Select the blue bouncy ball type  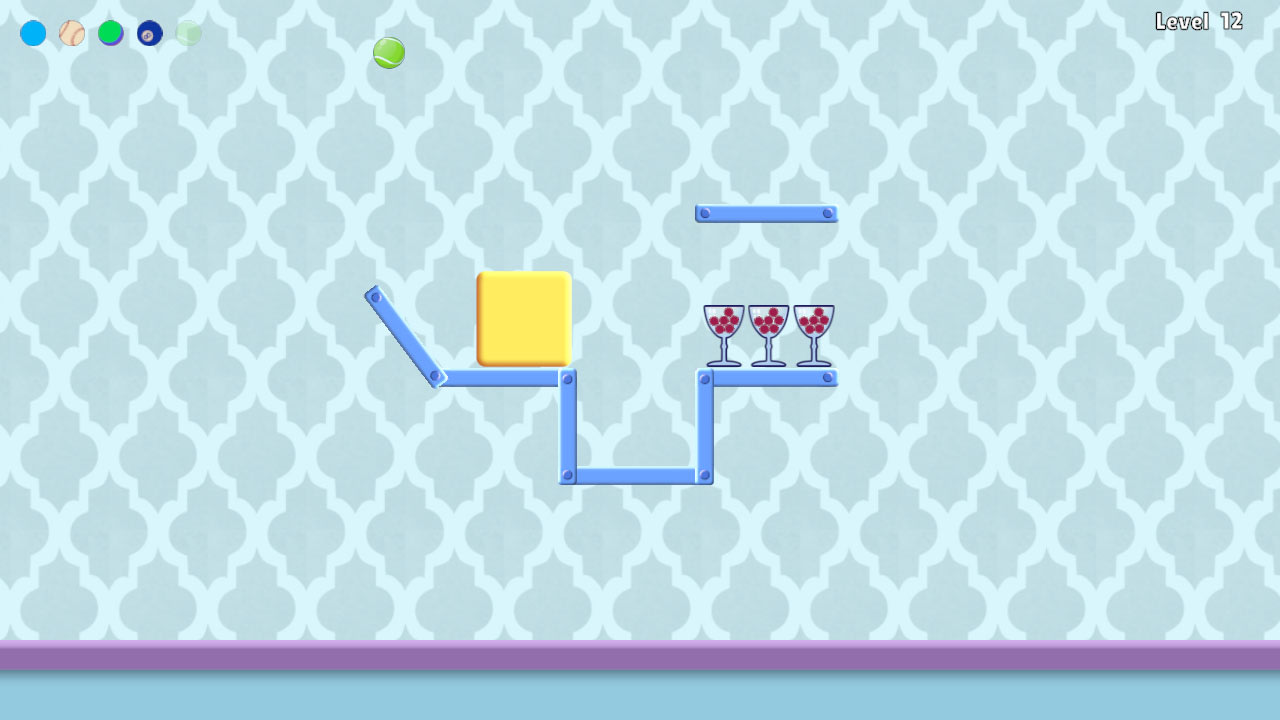(33, 33)
